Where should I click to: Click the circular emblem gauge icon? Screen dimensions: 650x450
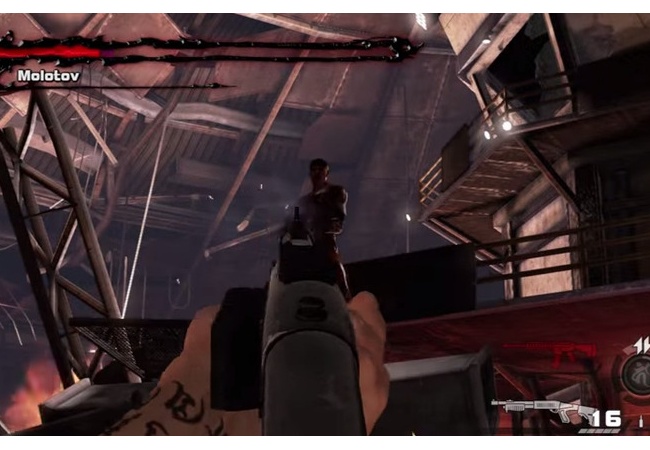pos(636,377)
